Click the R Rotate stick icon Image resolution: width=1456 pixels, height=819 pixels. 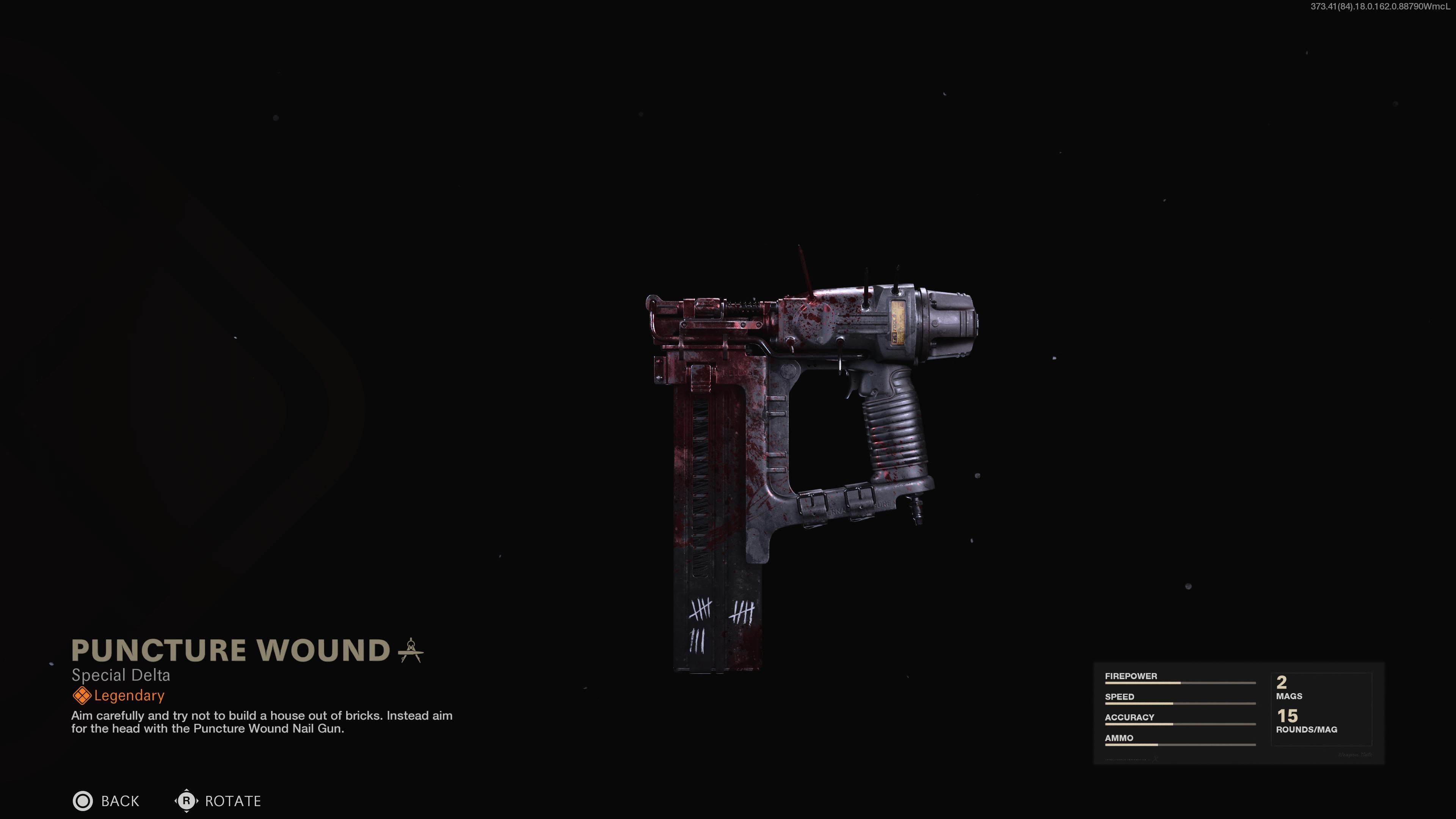point(187,801)
